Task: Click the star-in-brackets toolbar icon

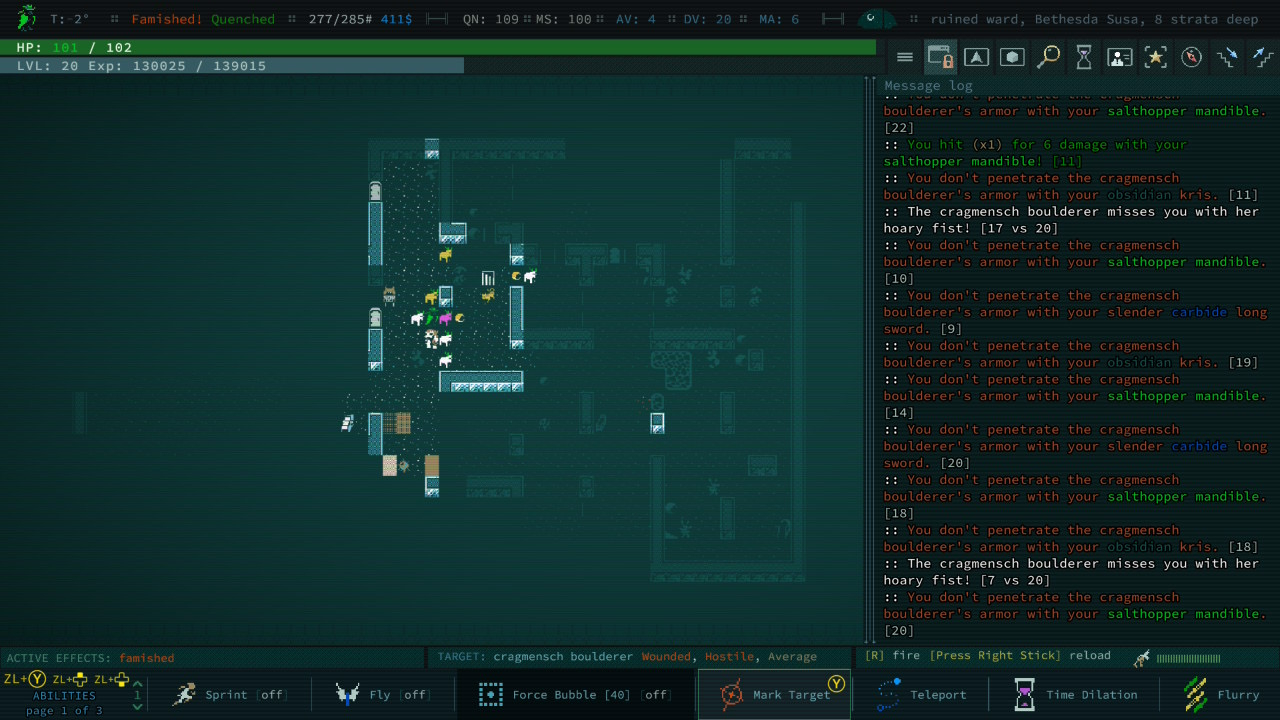Action: [x=1156, y=58]
